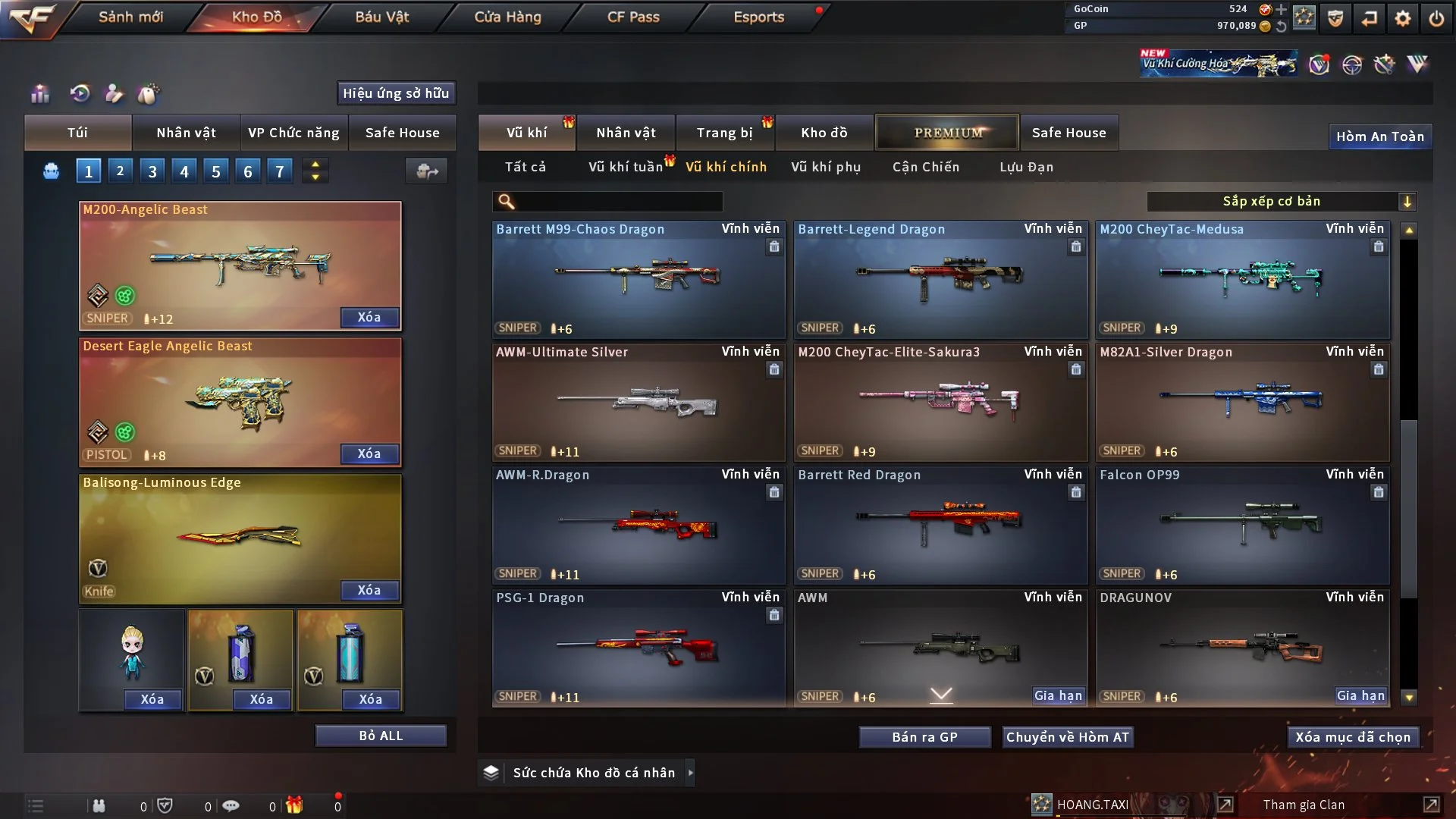
Task: Delete selected items with Xóa mục đã chọn
Action: (x=1353, y=737)
